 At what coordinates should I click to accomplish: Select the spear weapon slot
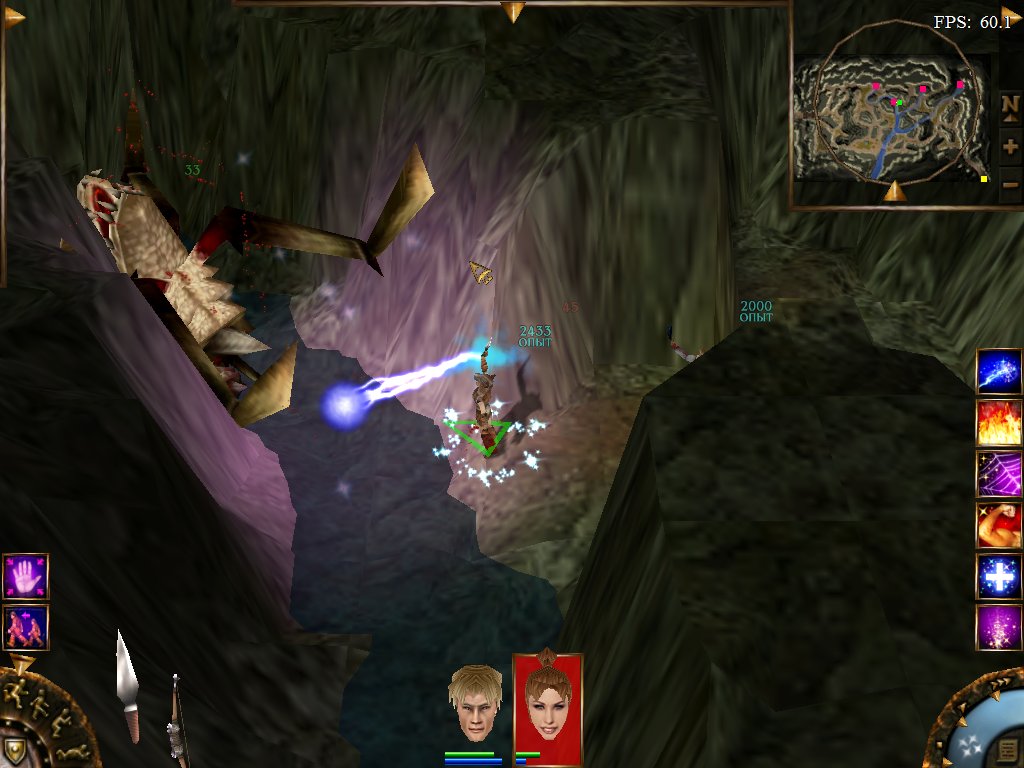click(x=127, y=690)
